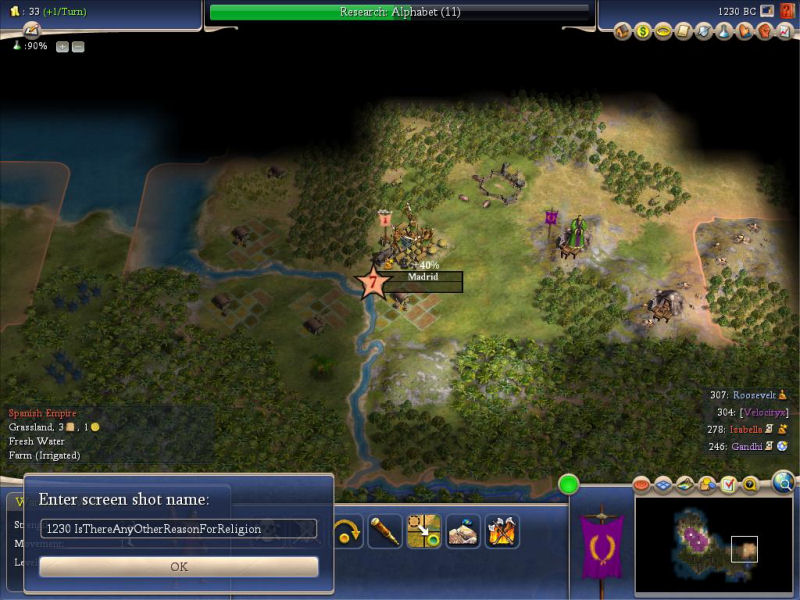Click the research bar for Alphabet

tap(399, 12)
